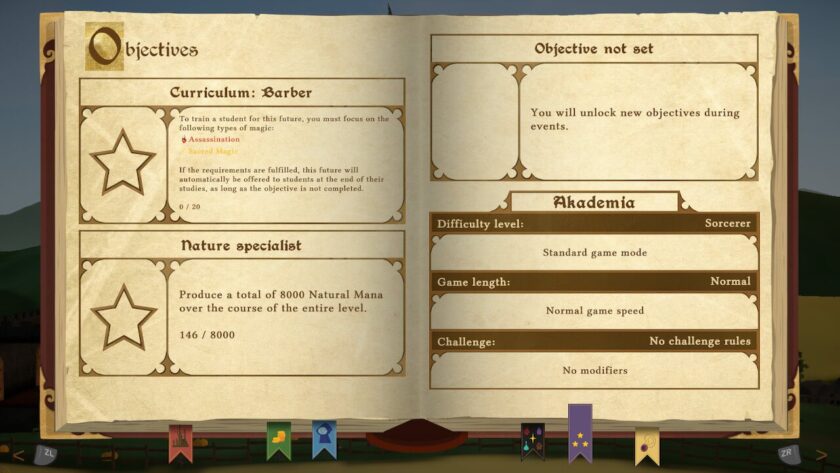Click the Objective not set panel

click(x=593, y=48)
